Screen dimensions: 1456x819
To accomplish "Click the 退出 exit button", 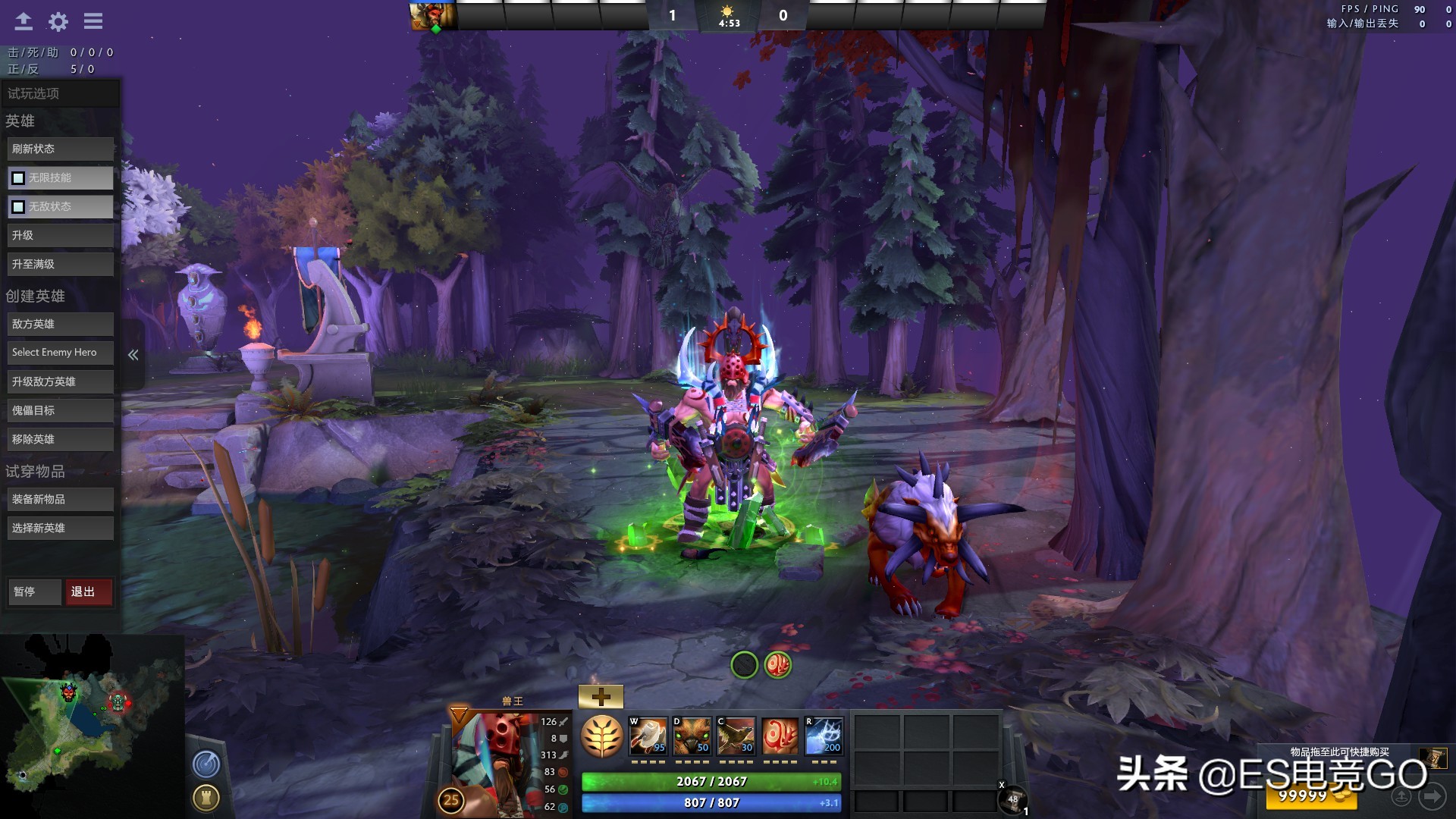I will (x=89, y=591).
